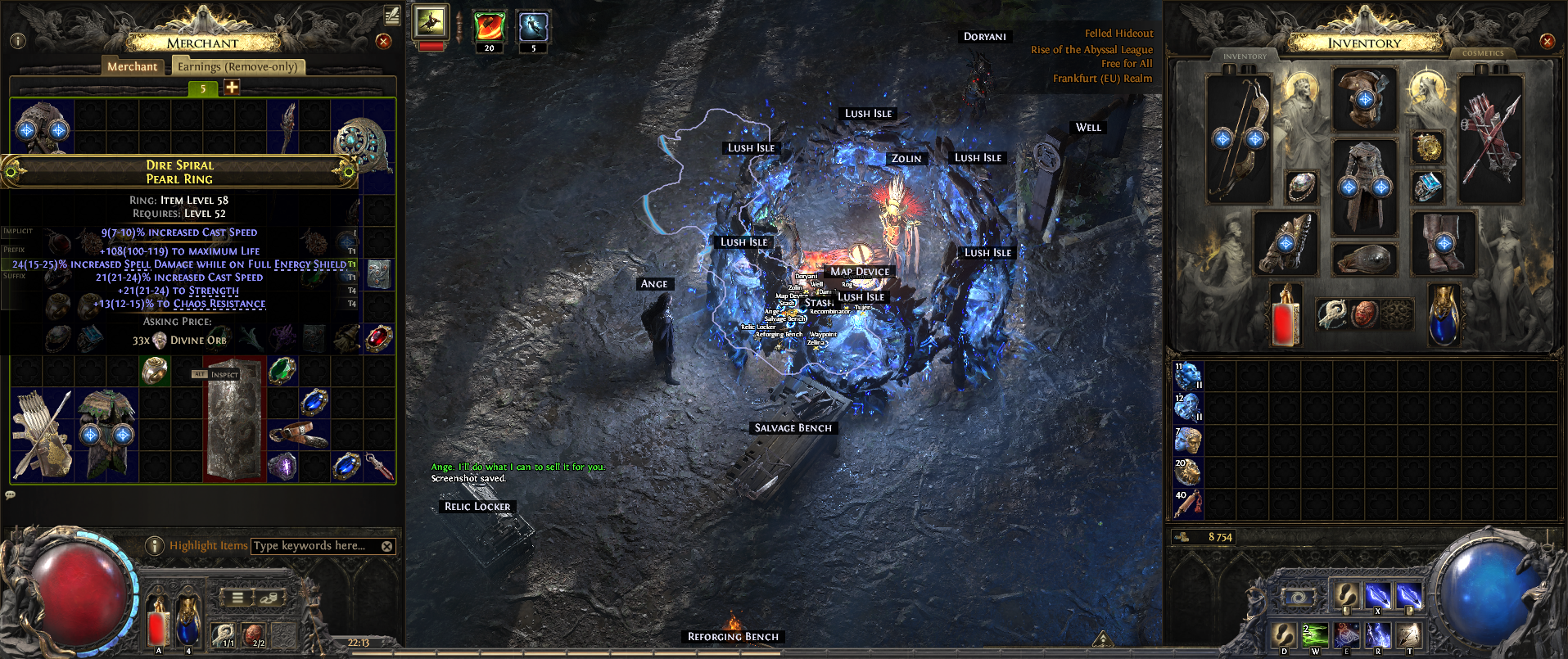Viewport: 1568px width, 659px height.
Task: Close the Merchant panel
Action: tap(383, 41)
